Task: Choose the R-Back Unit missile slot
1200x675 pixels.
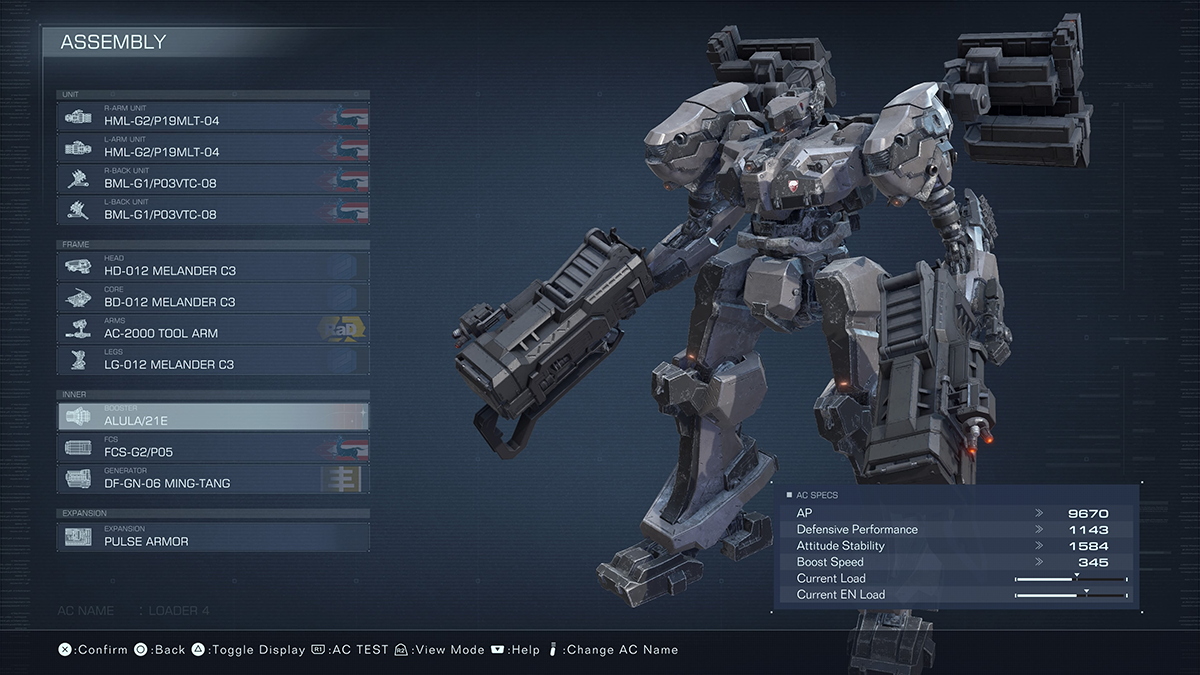Action: [213, 179]
